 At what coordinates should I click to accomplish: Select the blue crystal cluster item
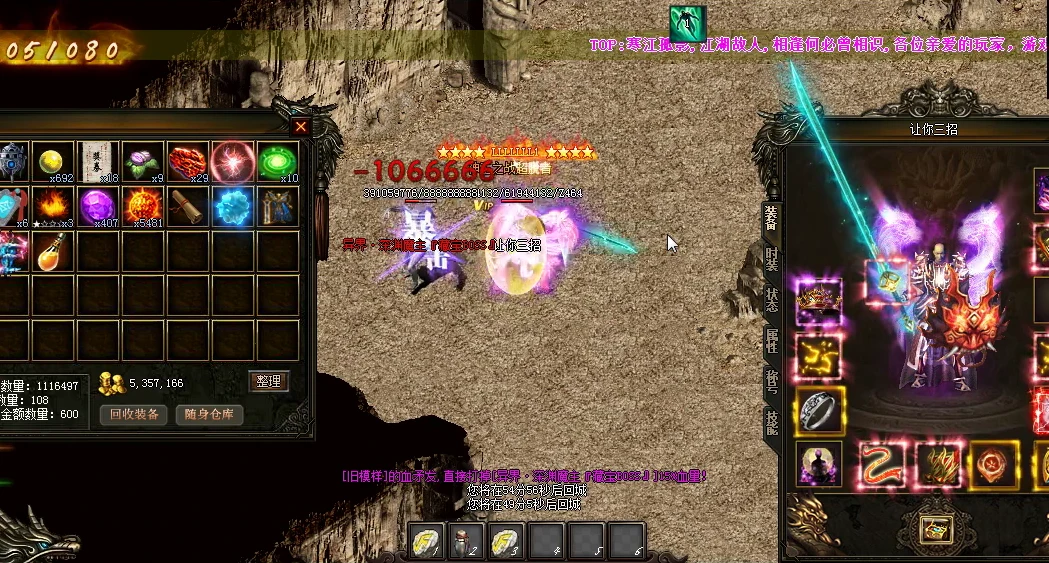[232, 207]
